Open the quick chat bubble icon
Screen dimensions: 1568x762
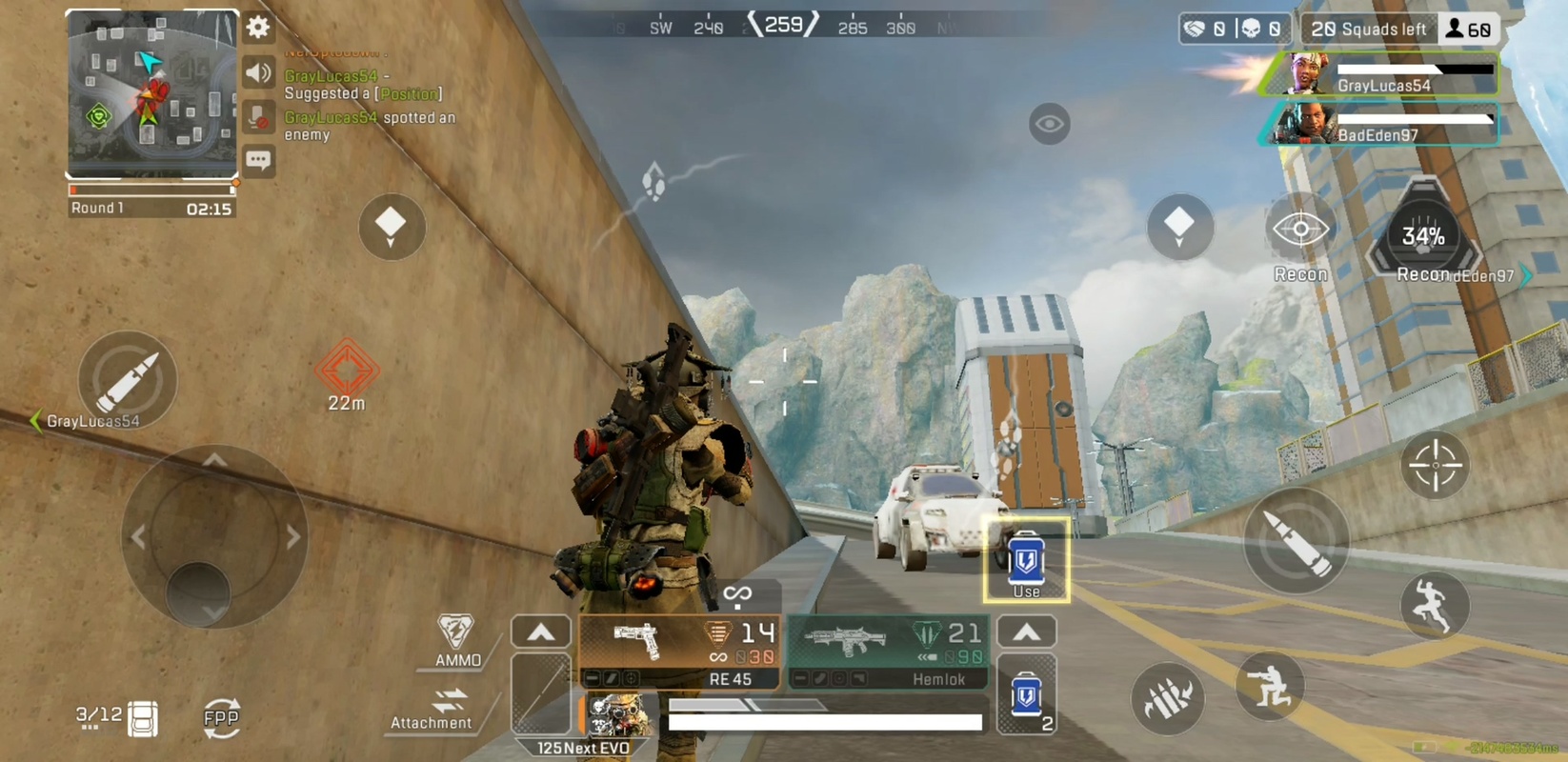[257, 160]
